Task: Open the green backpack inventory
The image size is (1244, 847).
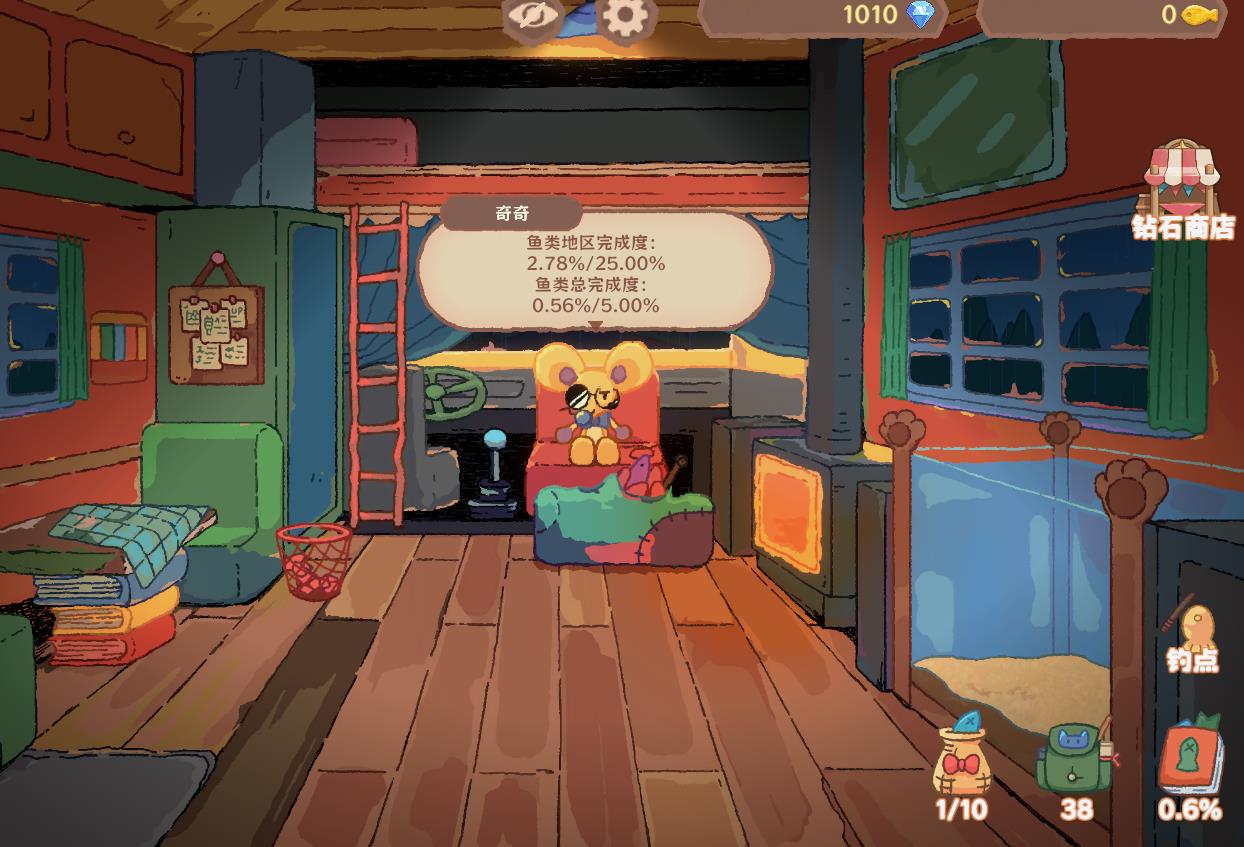Action: click(1075, 762)
